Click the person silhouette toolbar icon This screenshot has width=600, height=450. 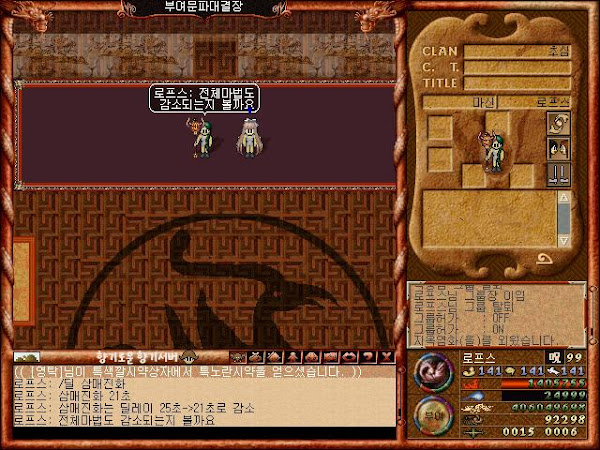coord(293,357)
